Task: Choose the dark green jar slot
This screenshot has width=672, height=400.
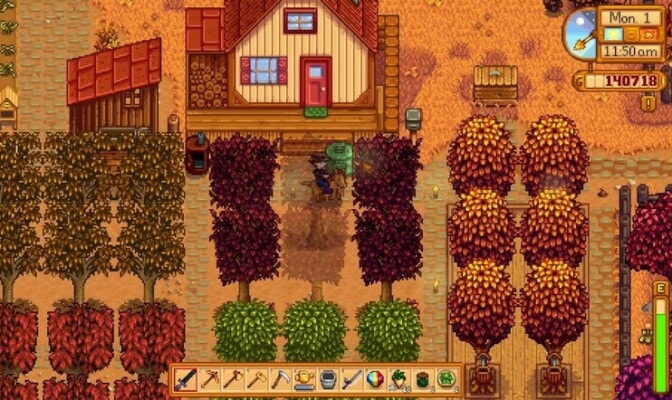Action: coord(422,380)
